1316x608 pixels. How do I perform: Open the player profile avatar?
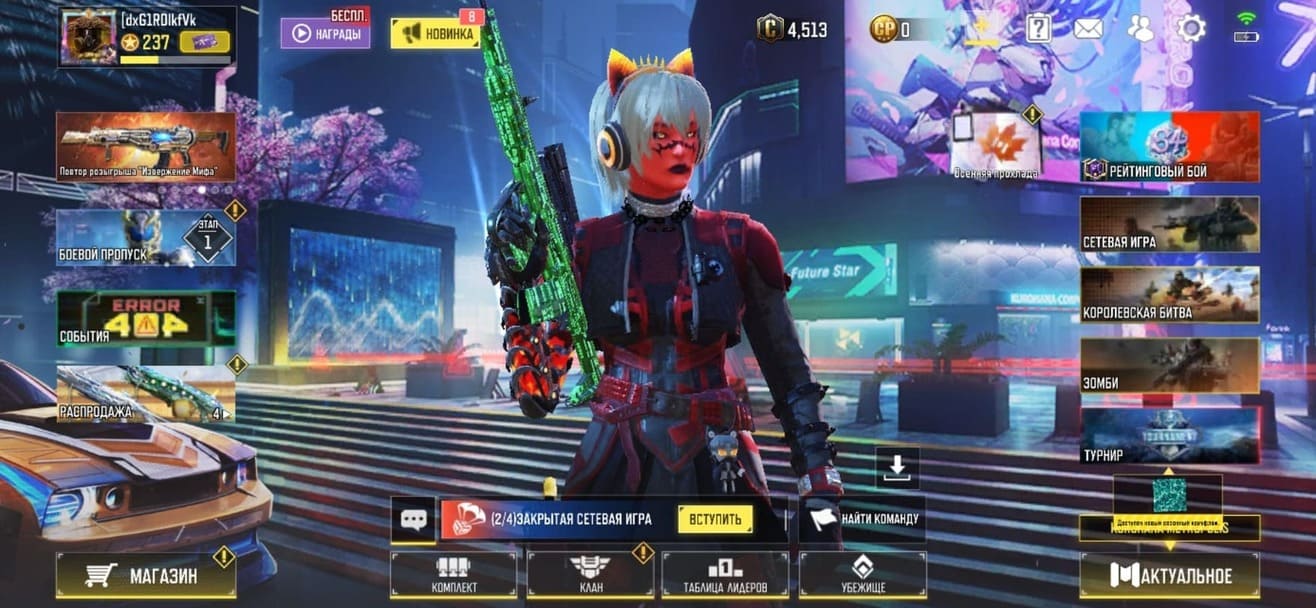click(86, 38)
